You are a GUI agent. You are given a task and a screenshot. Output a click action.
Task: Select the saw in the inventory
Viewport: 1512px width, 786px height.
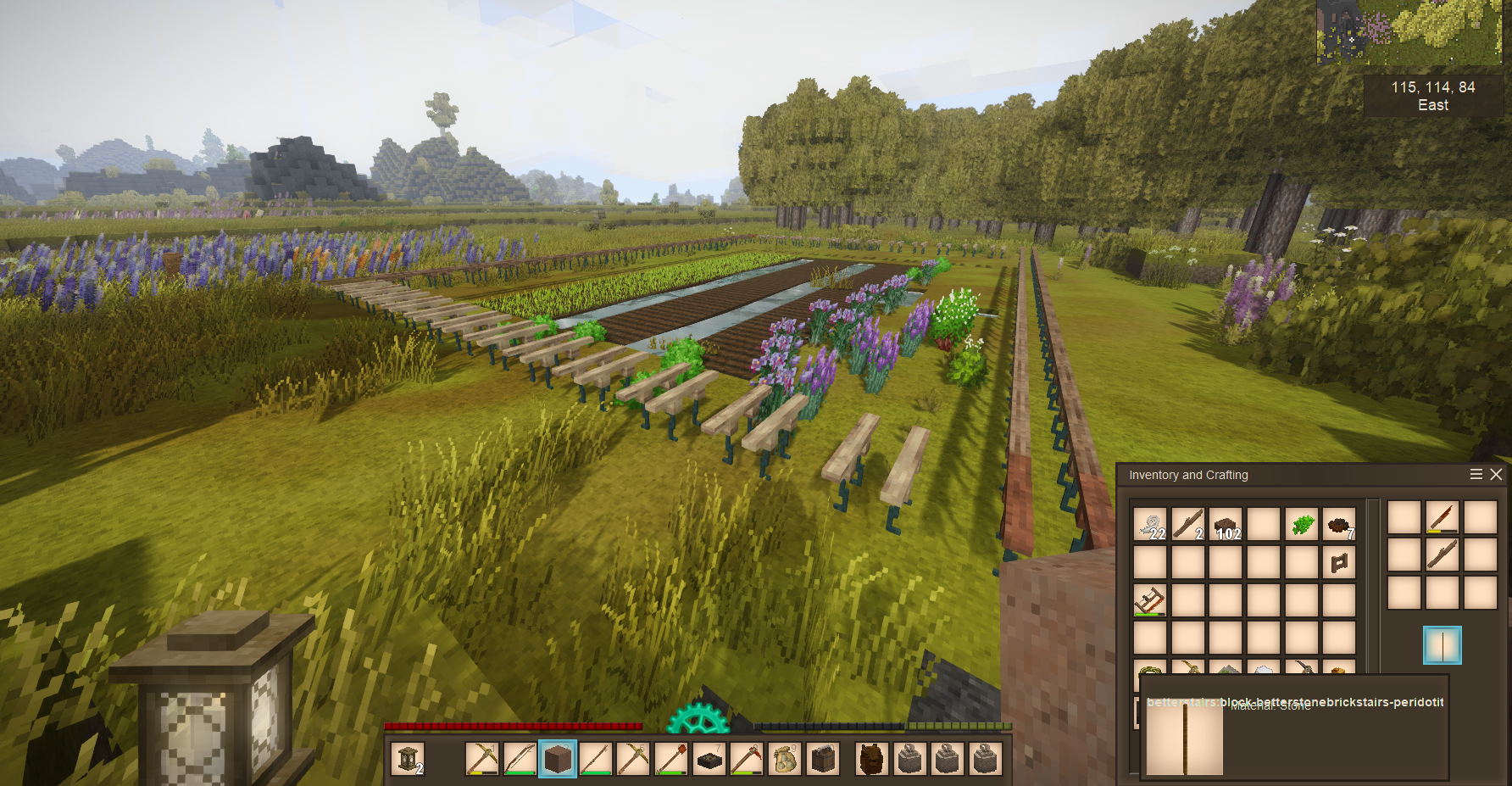[1150, 600]
